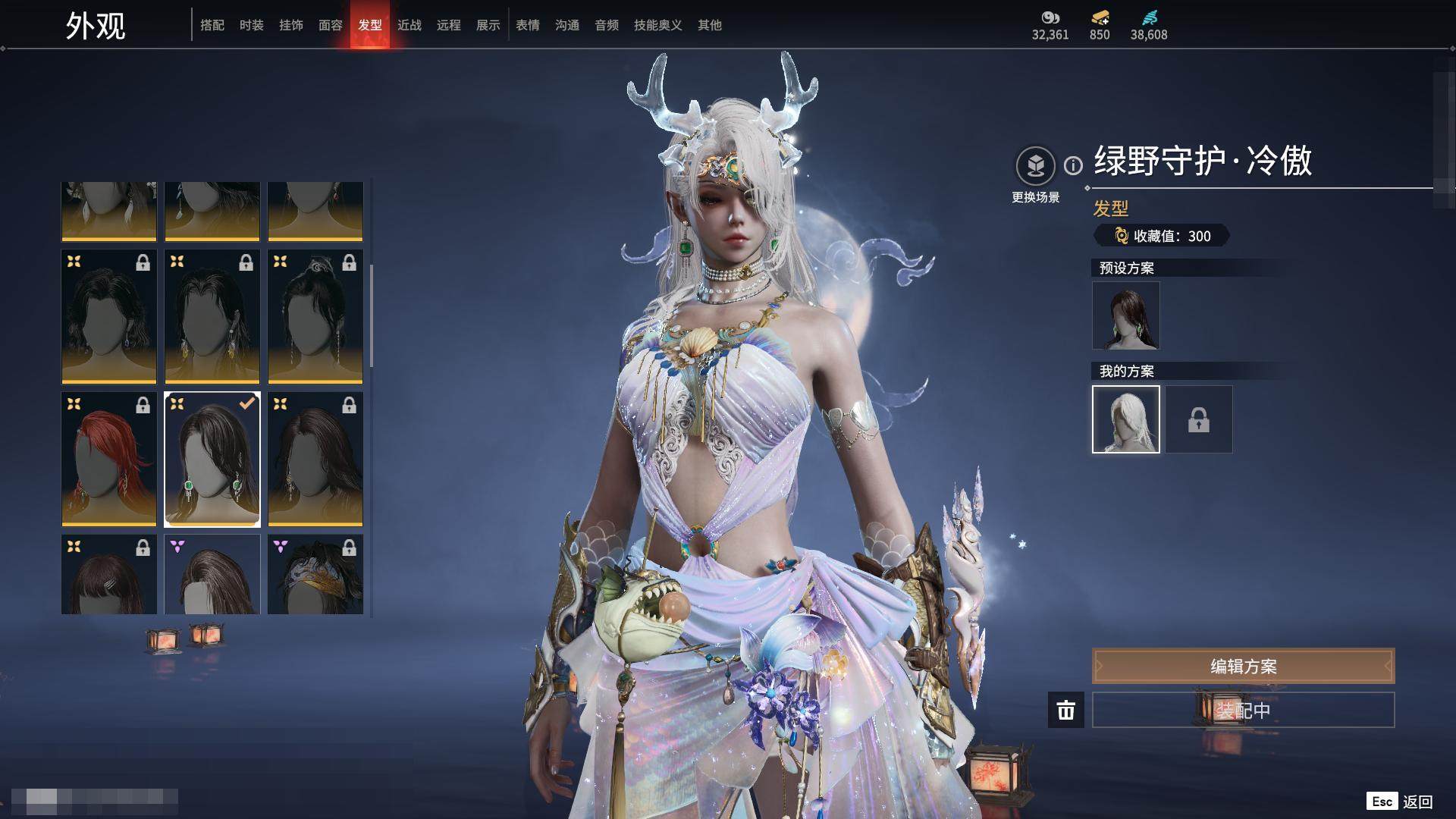Select the preset scheme dark hair thumbnail
The image size is (1456, 819).
click(x=1126, y=315)
